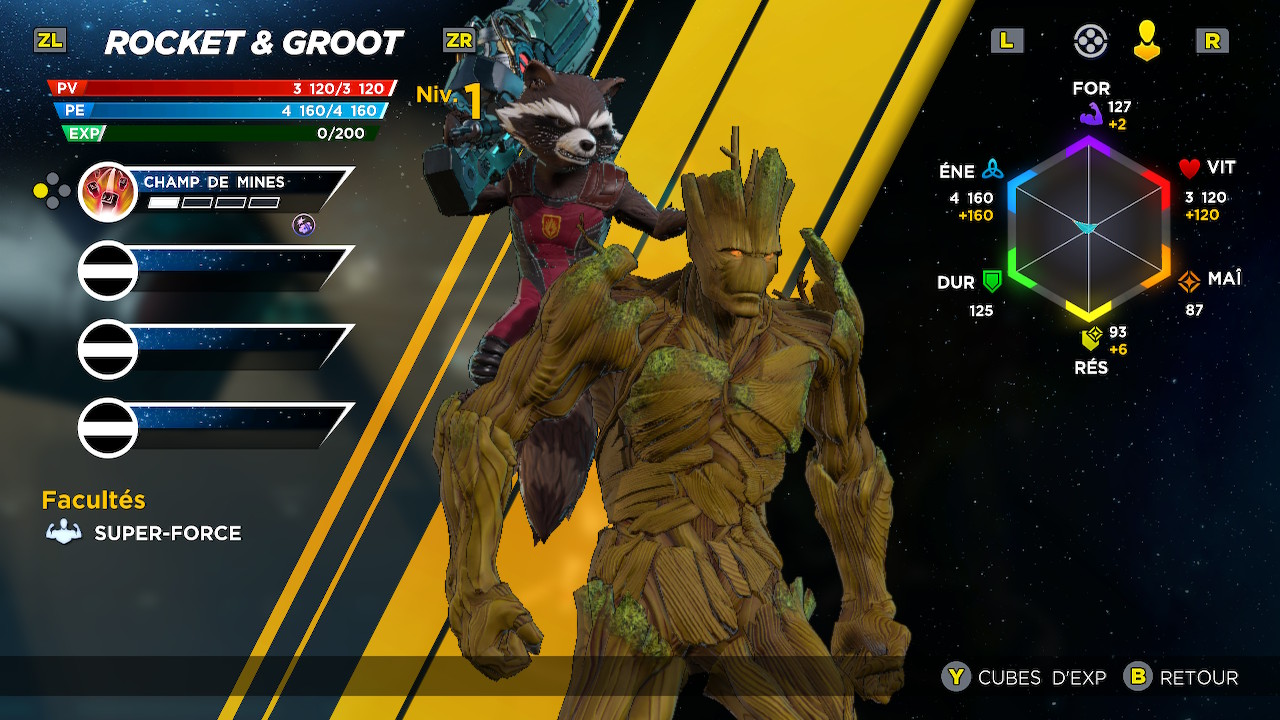Click the small purple orb under Champ de Mines
Image resolution: width=1280 pixels, height=720 pixels.
304,225
